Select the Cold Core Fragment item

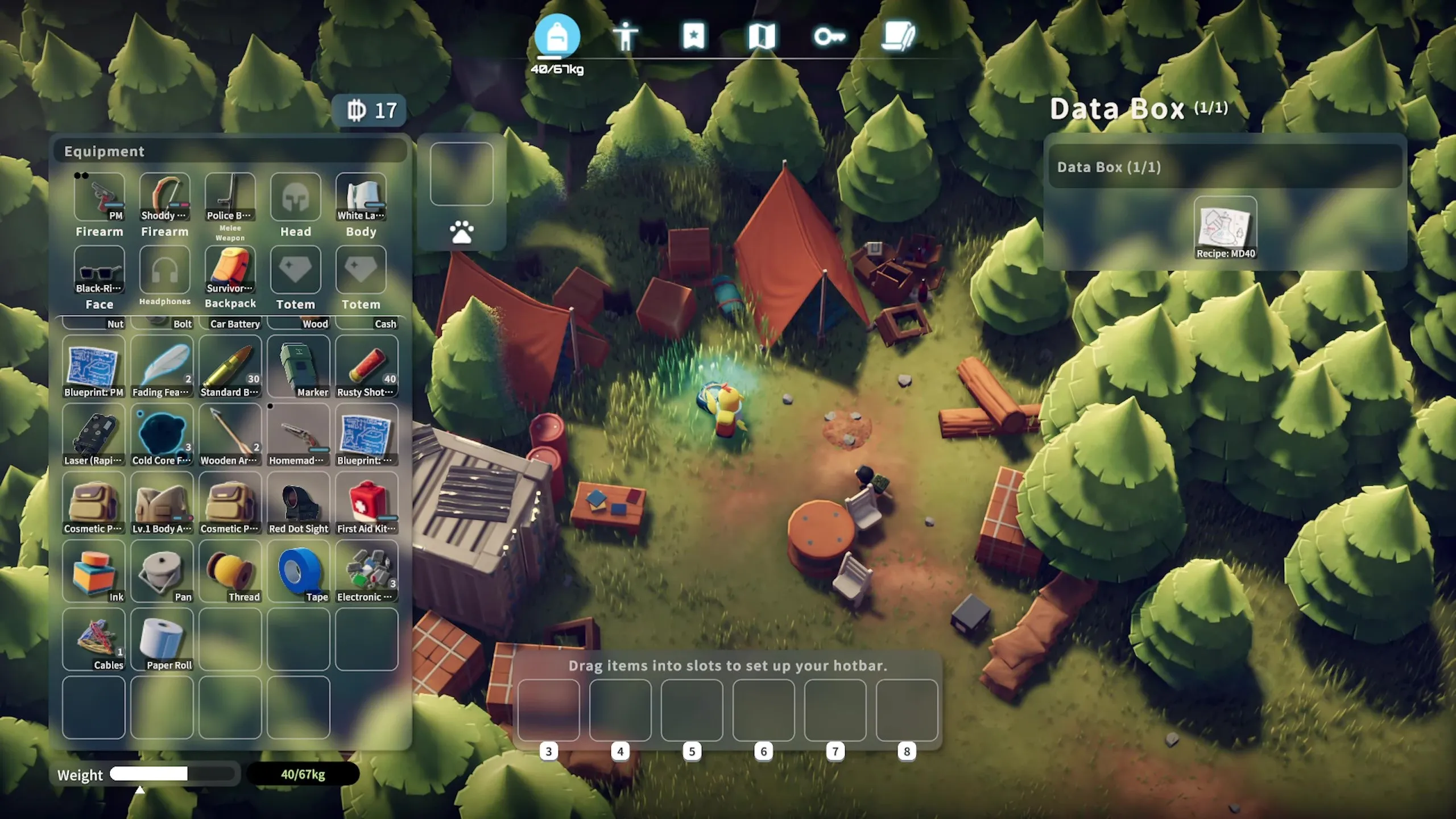[x=162, y=435]
